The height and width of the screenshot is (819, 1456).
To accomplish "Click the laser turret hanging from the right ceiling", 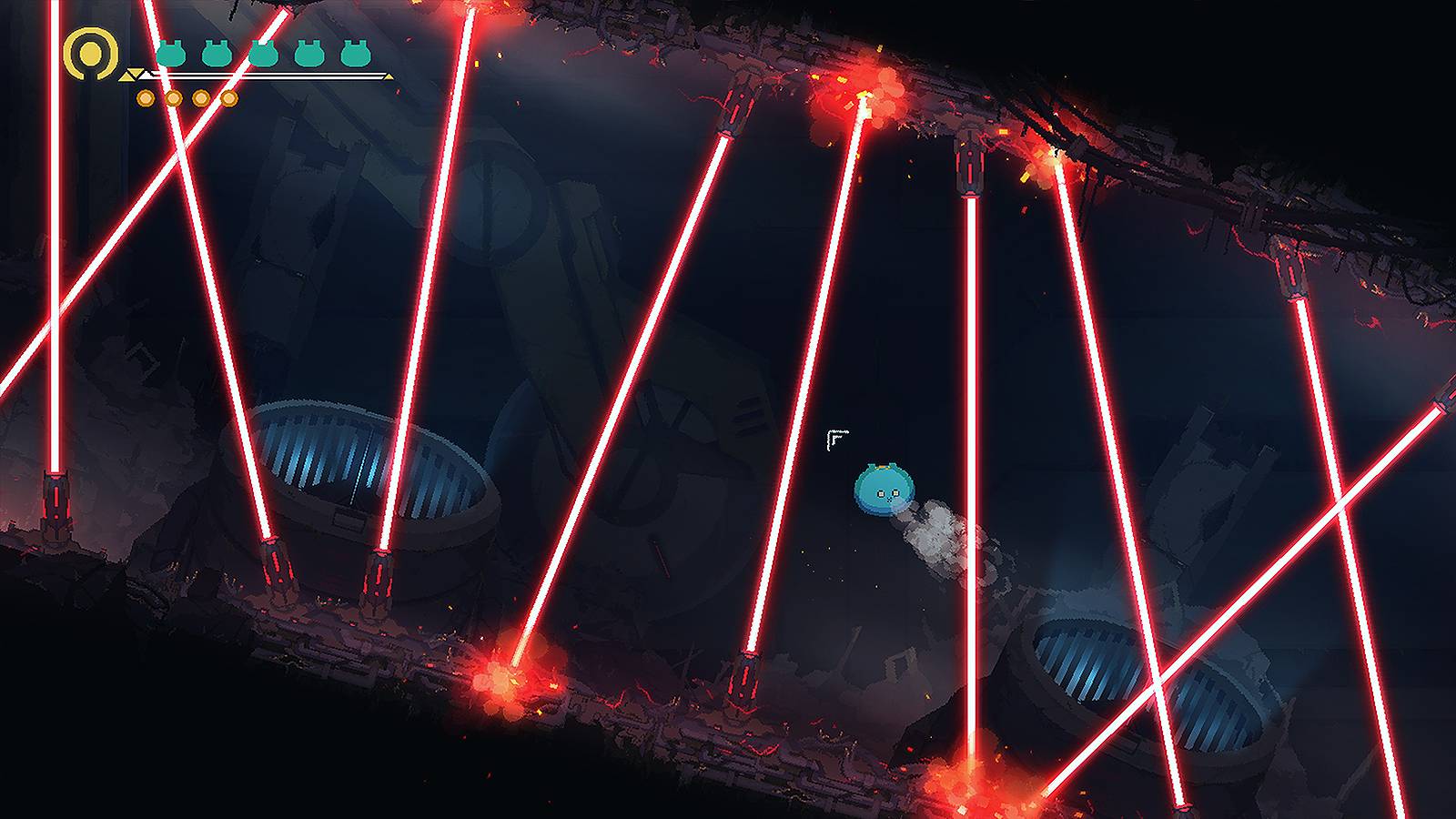I will (1290, 268).
